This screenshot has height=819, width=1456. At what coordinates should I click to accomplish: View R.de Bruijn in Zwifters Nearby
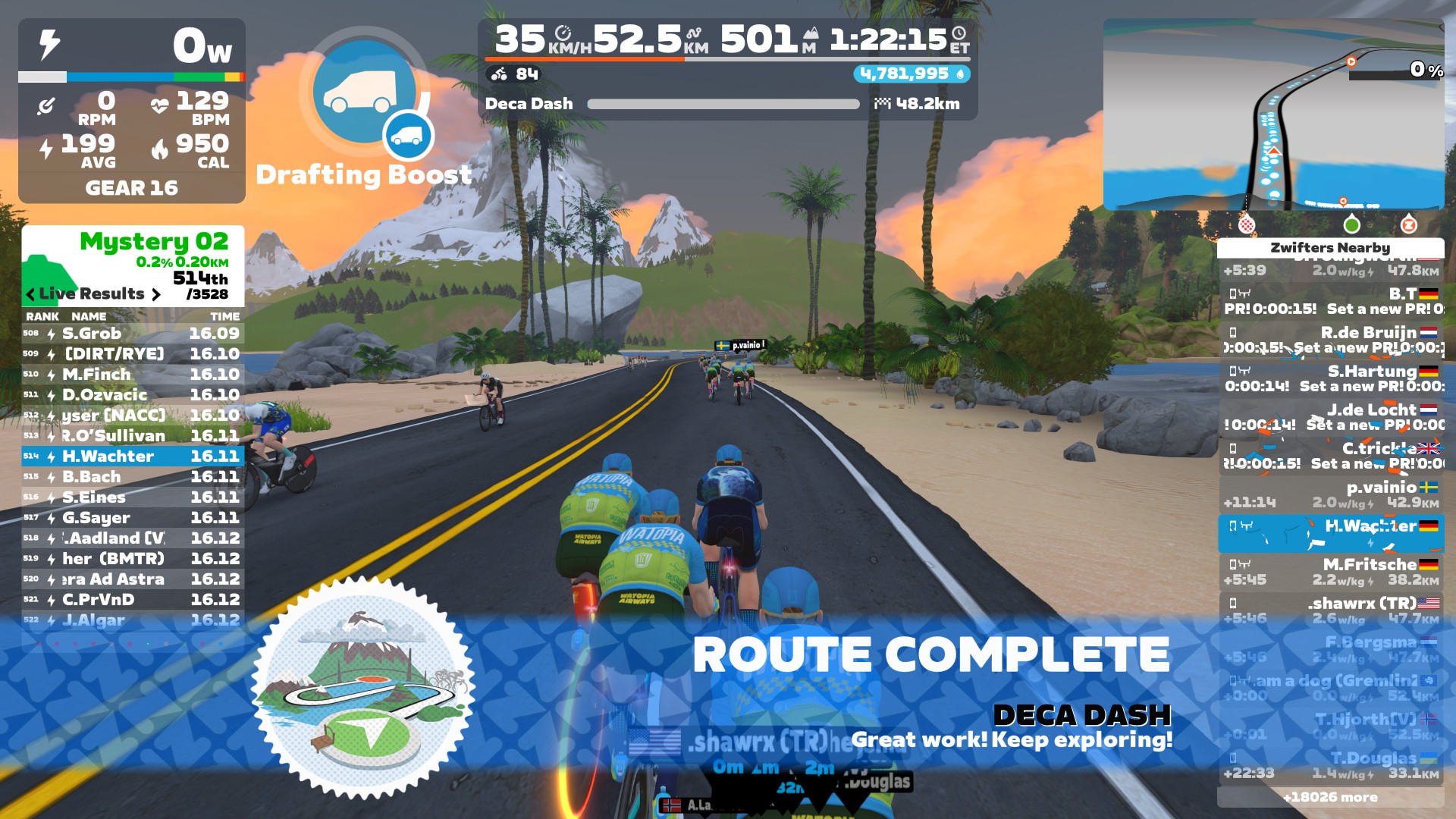1331,340
